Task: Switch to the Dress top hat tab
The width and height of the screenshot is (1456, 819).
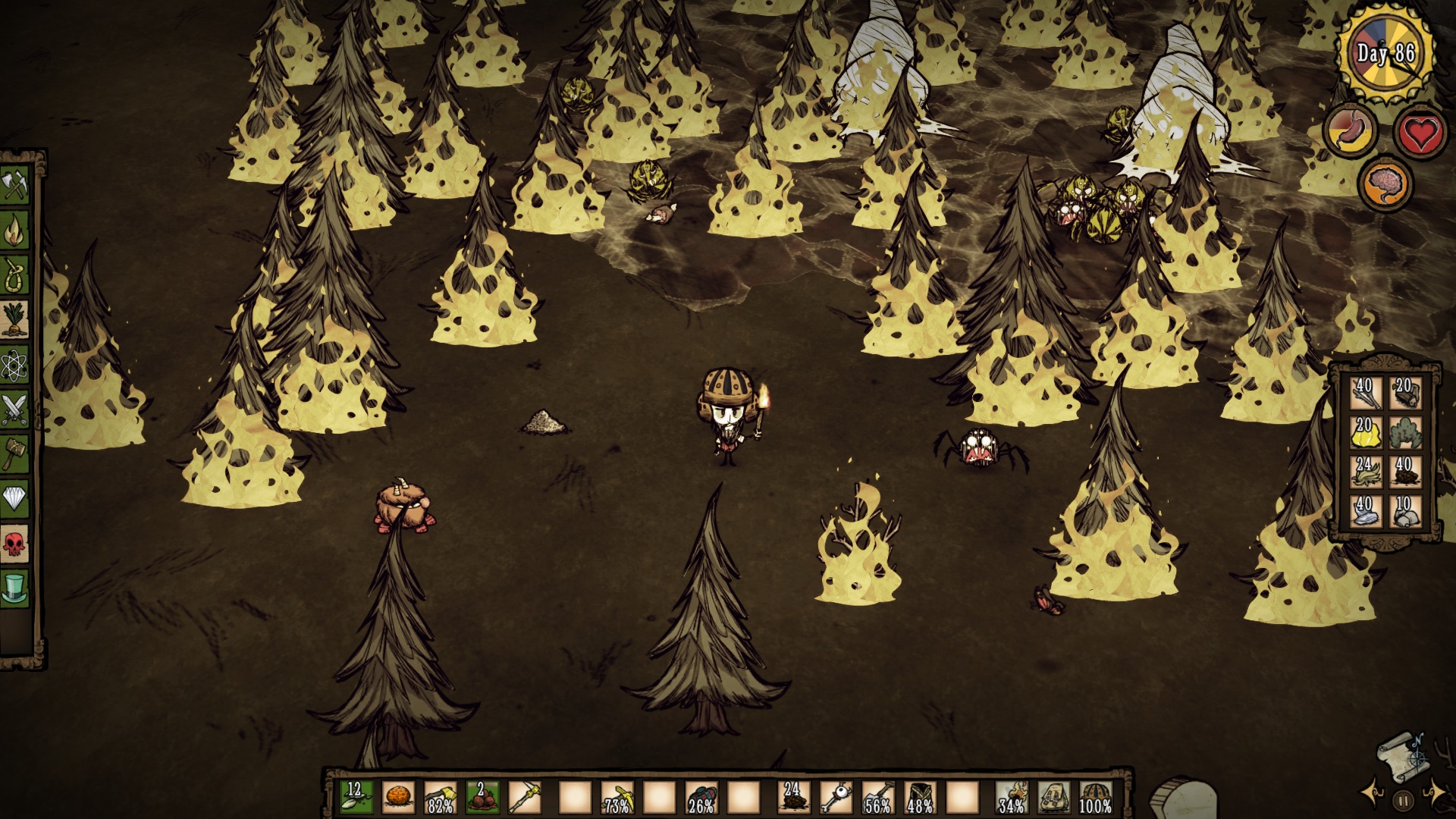Action: [15, 588]
